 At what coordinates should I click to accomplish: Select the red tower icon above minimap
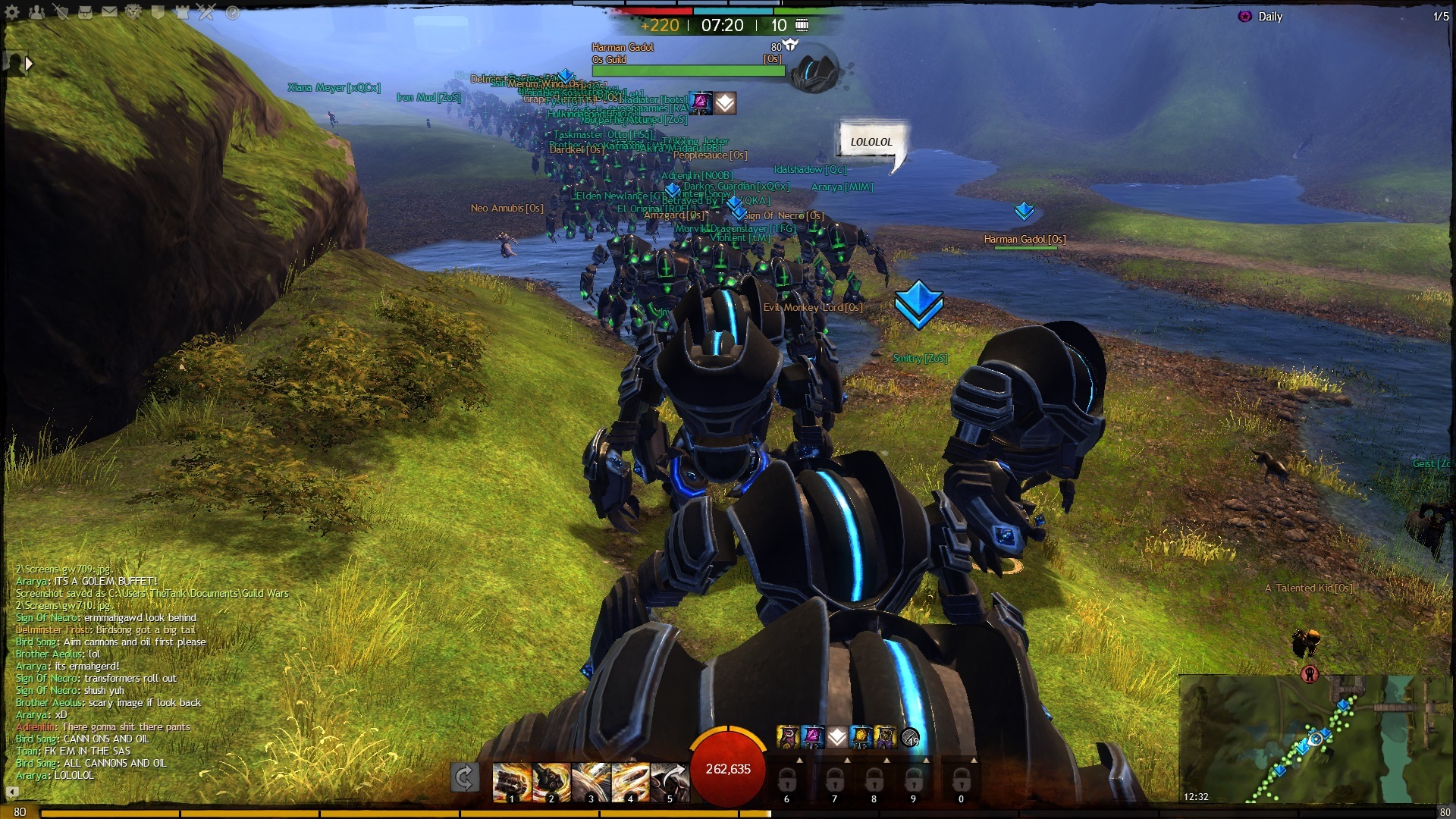[x=1310, y=673]
